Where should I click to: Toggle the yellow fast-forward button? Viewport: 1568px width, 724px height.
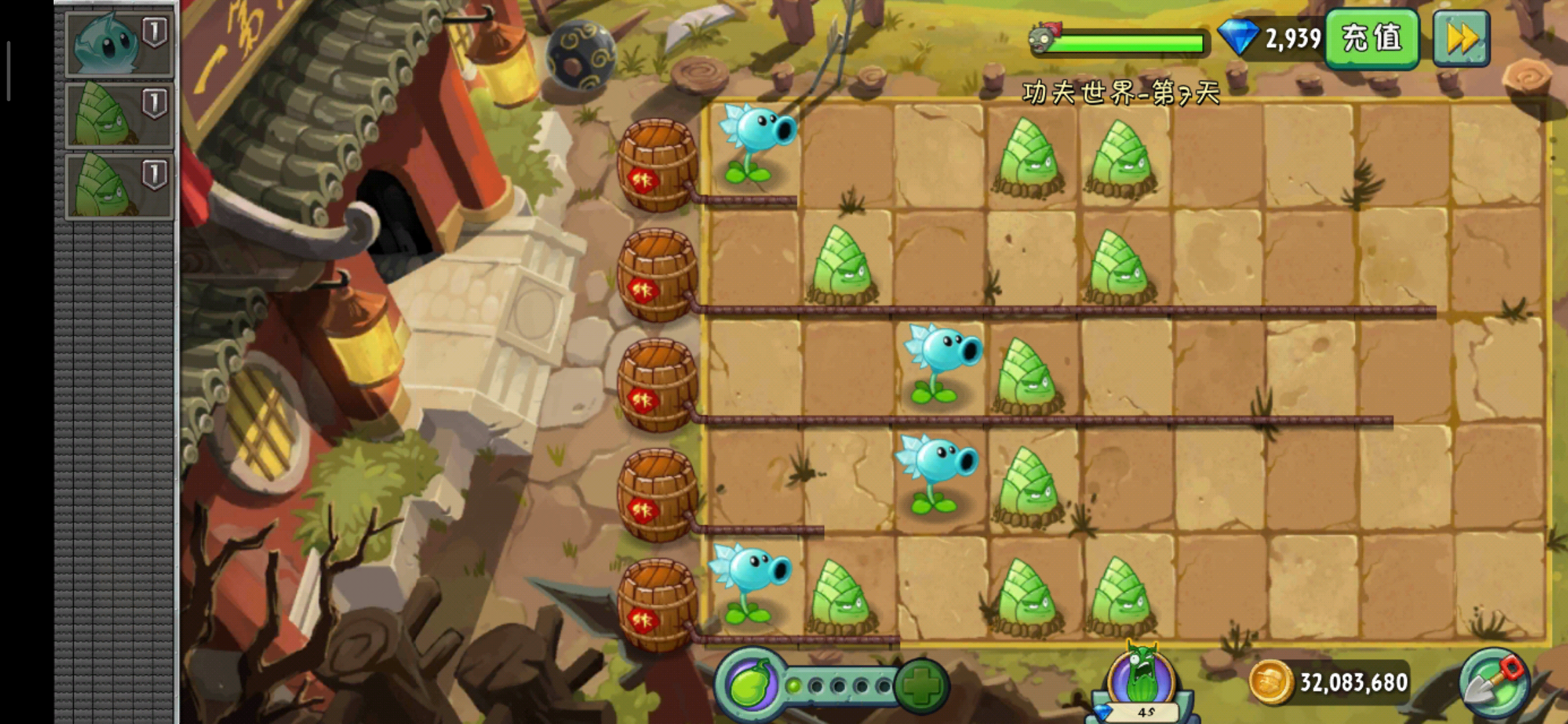[1461, 39]
